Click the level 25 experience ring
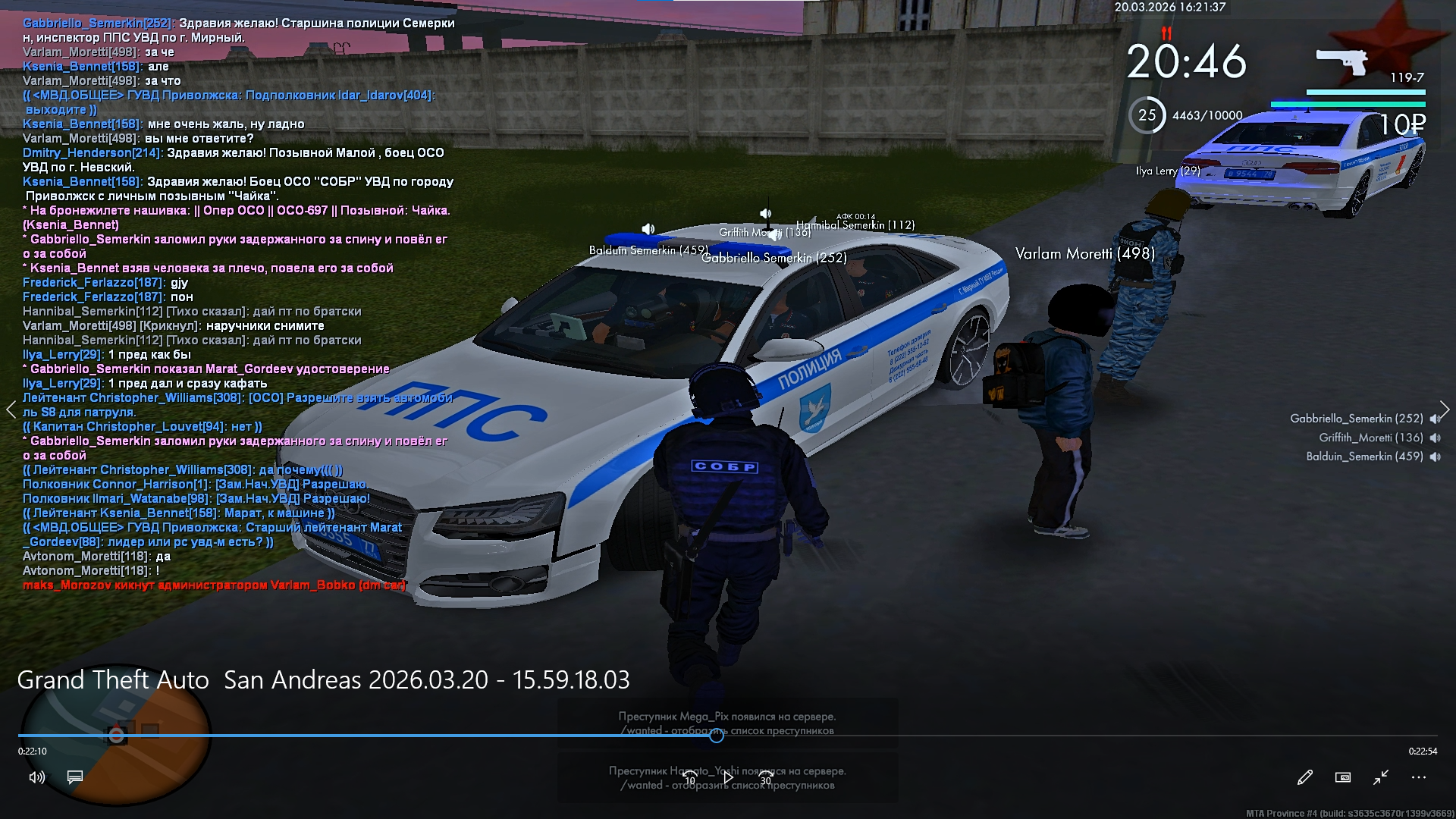Image resolution: width=1456 pixels, height=819 pixels. (x=1147, y=115)
